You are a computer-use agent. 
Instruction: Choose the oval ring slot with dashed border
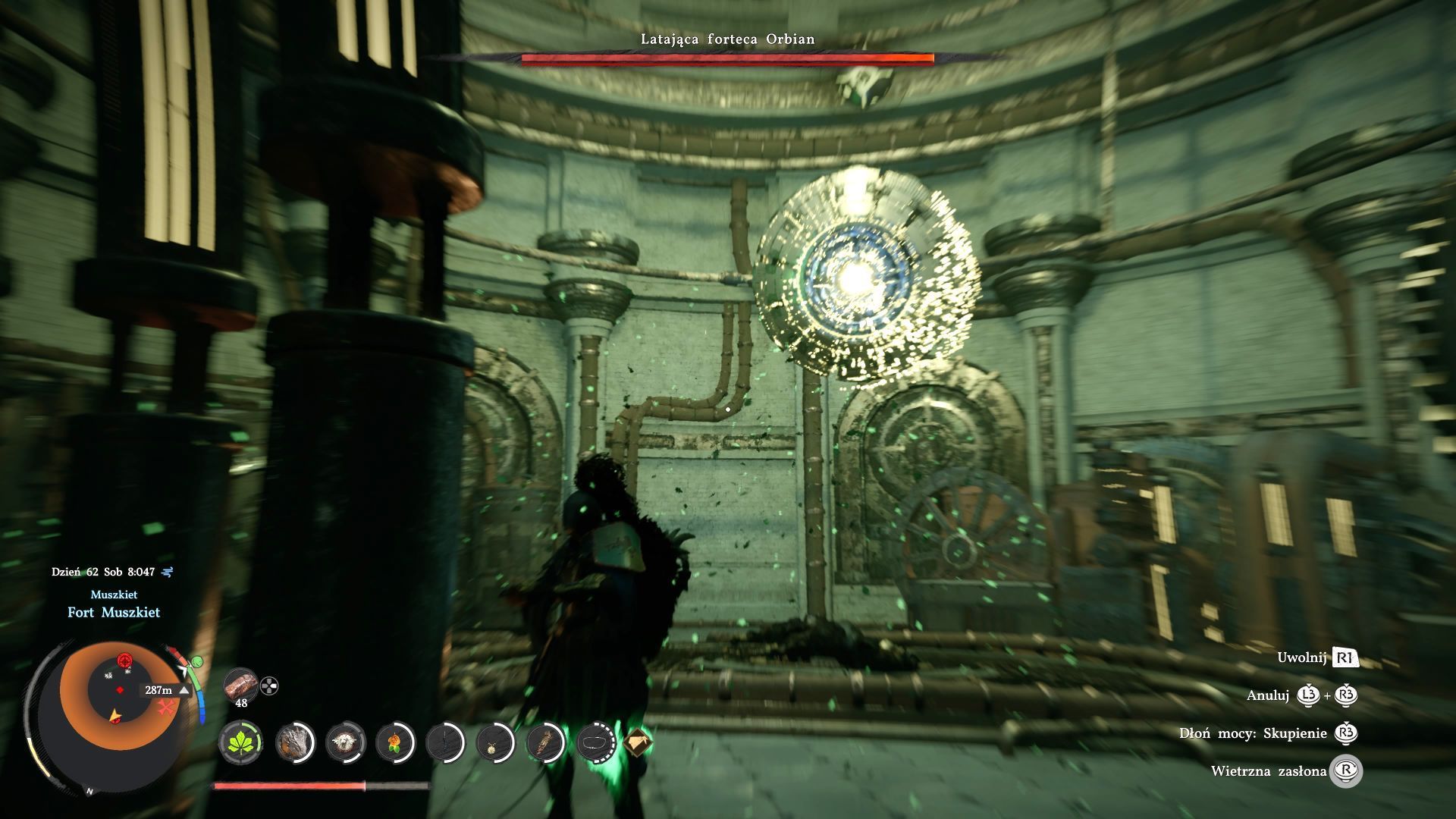[x=596, y=741]
